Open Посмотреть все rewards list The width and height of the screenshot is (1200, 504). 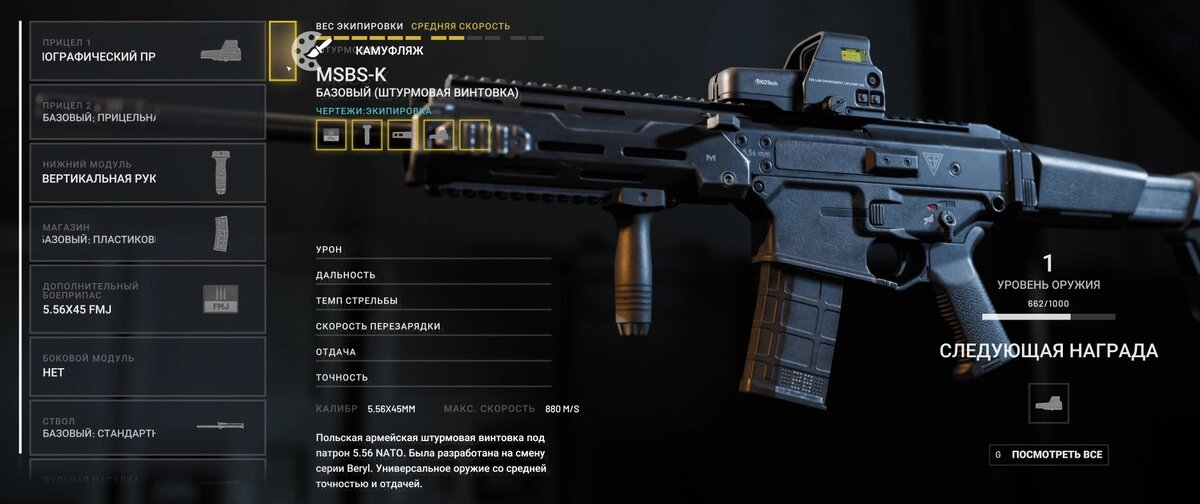pos(1049,455)
